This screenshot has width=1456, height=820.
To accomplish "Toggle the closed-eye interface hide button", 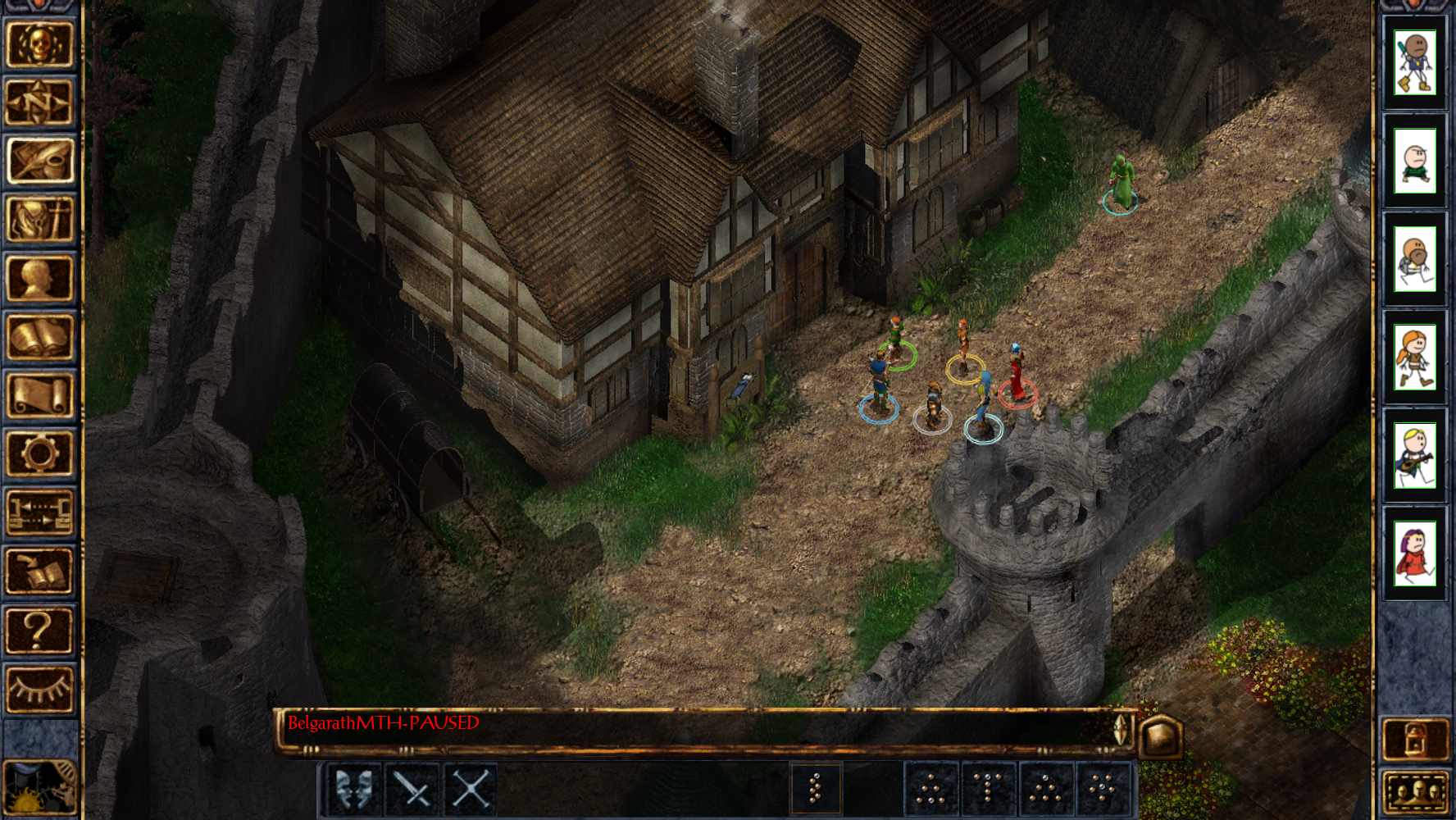I will [x=39, y=690].
